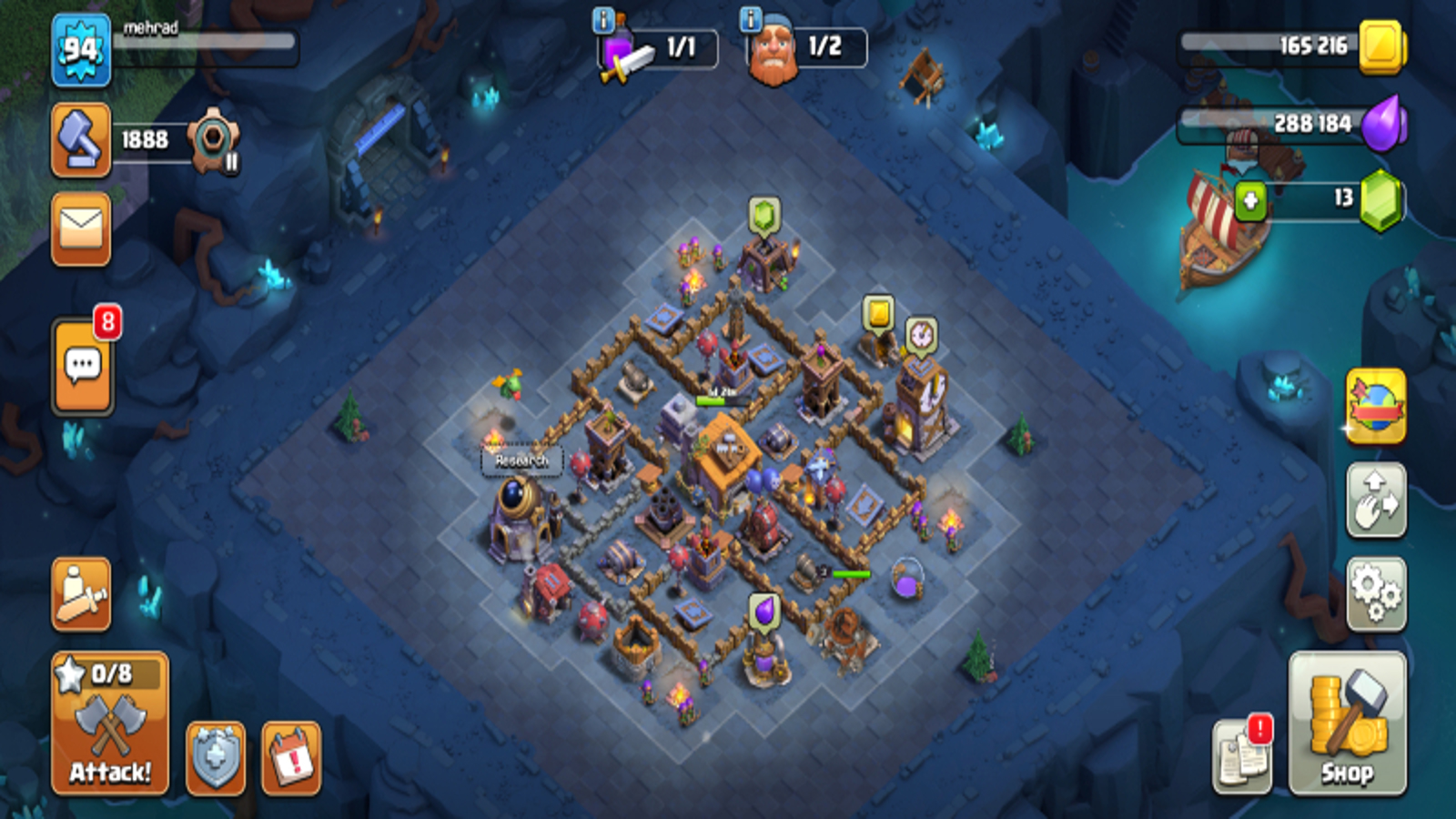Screen dimensions: 1456x819
Task: Open the calendar events button
Action: tap(291, 758)
